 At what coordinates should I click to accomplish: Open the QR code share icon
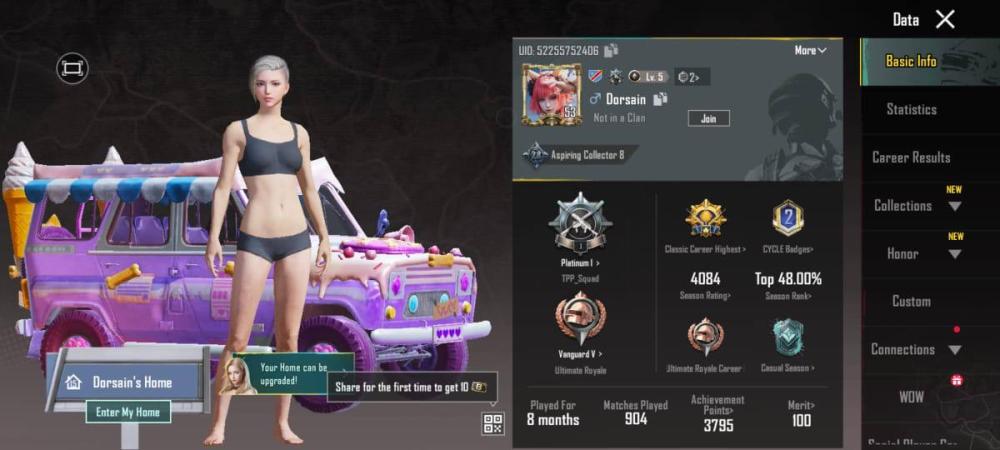(493, 423)
